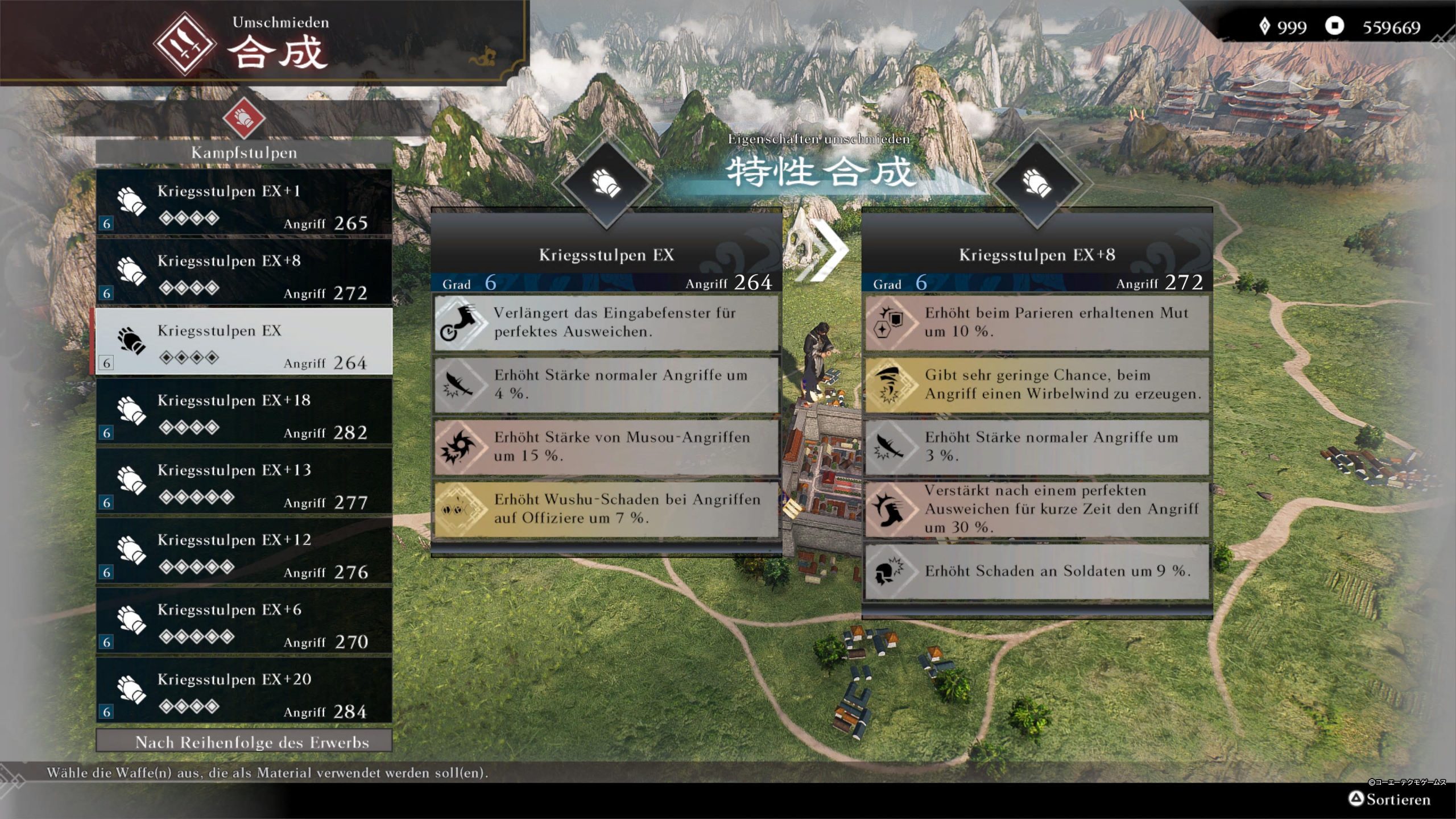Select Kriegsstulpen EX+20 with 284 attack
Screen dimensions: 1456x819
point(243,691)
